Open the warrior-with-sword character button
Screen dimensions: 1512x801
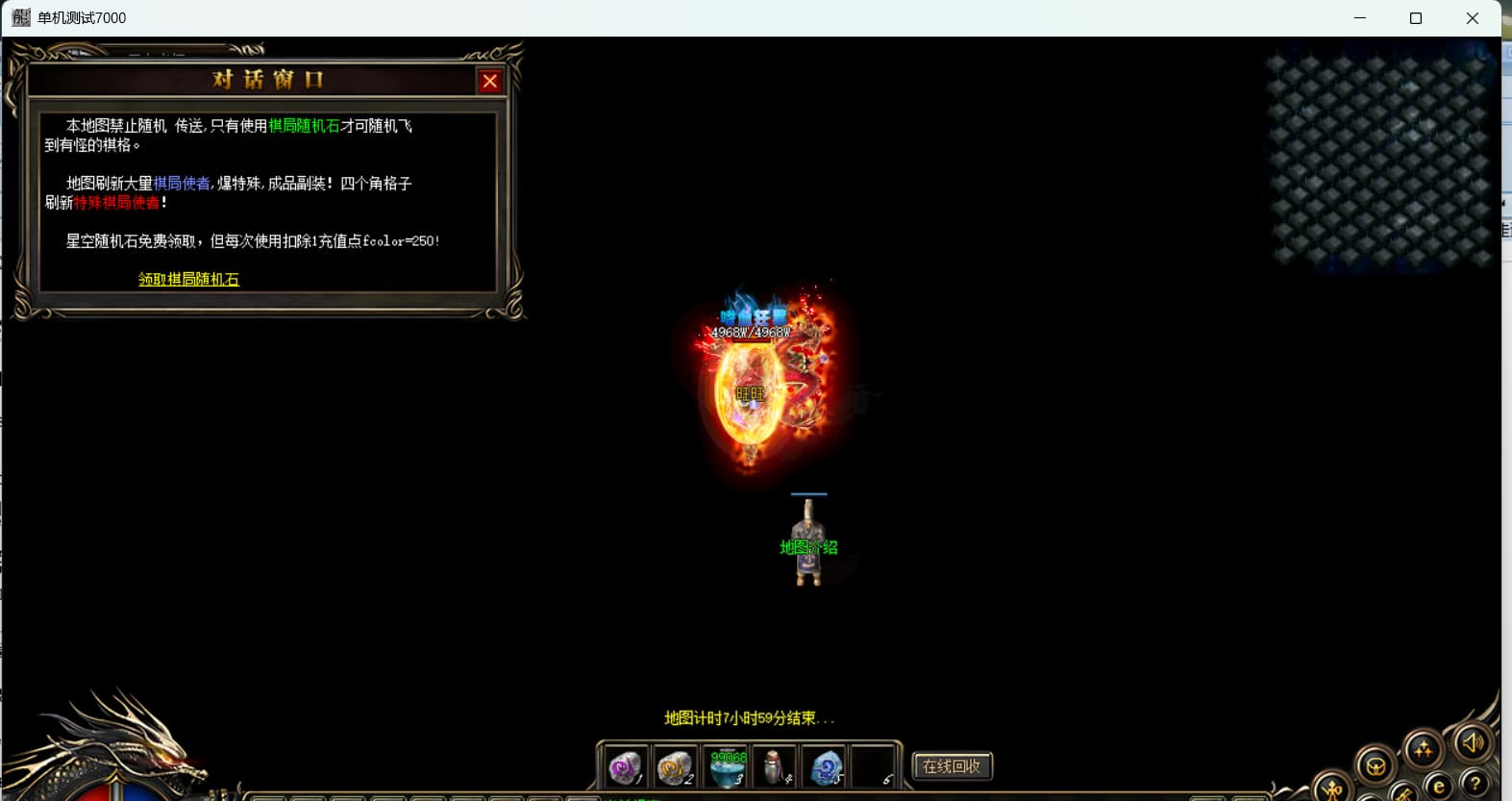click(x=1333, y=790)
